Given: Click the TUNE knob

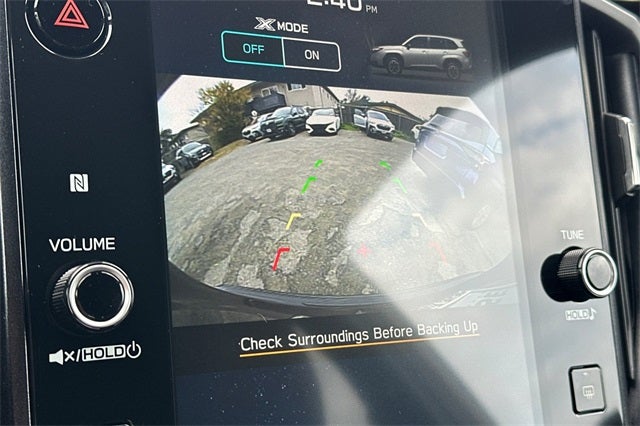Looking at the screenshot, I should click(x=578, y=272).
